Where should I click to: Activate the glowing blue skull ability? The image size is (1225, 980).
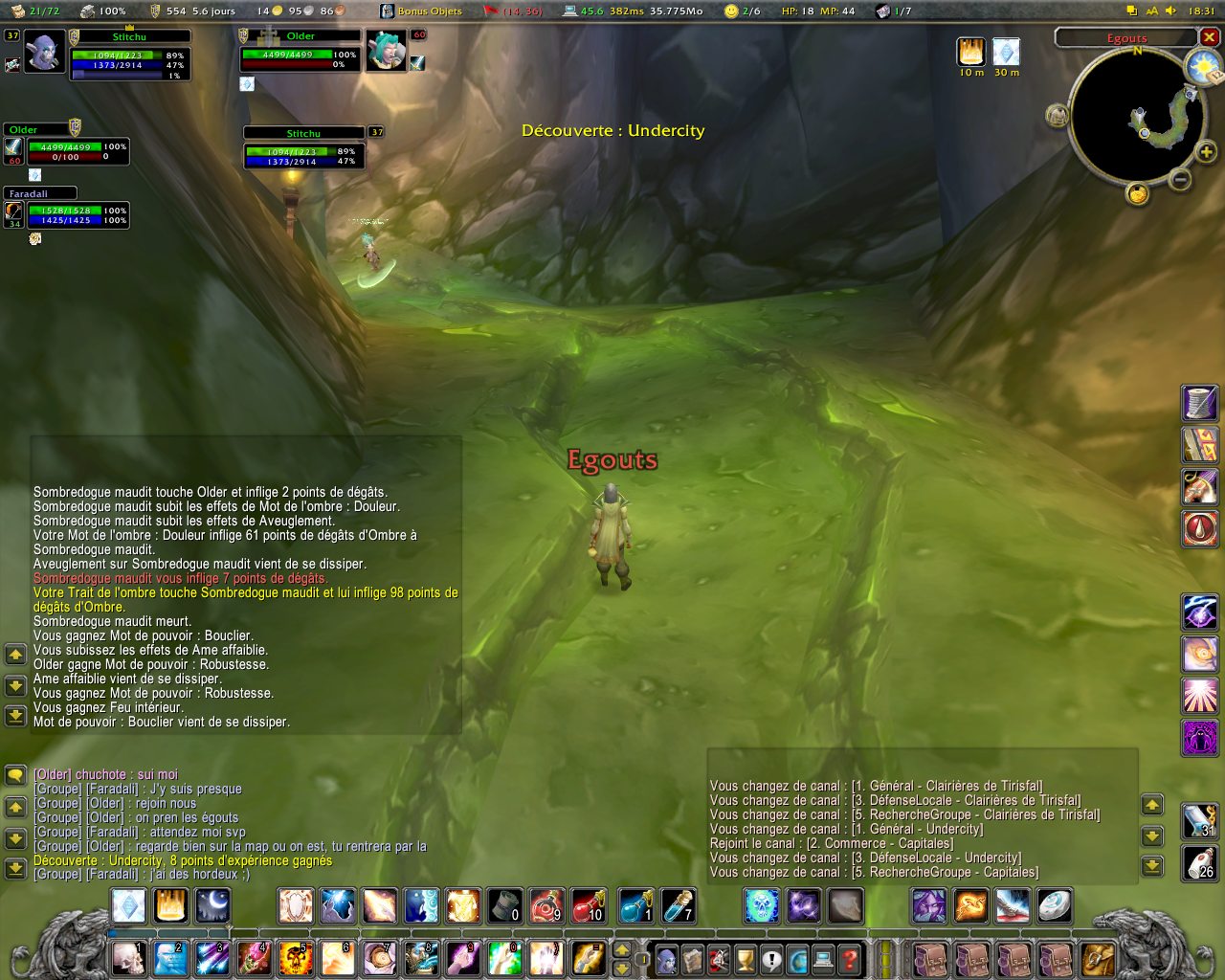[x=762, y=905]
